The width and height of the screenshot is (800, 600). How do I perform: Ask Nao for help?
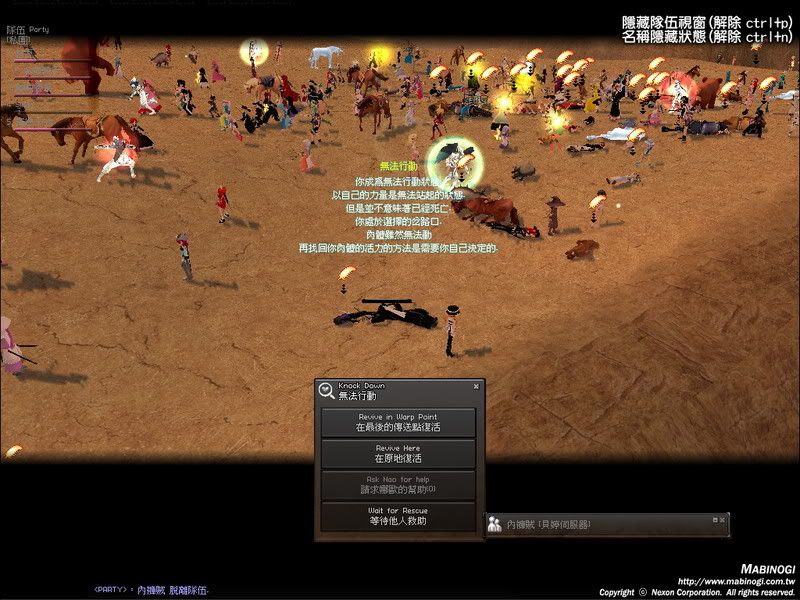[x=398, y=485]
